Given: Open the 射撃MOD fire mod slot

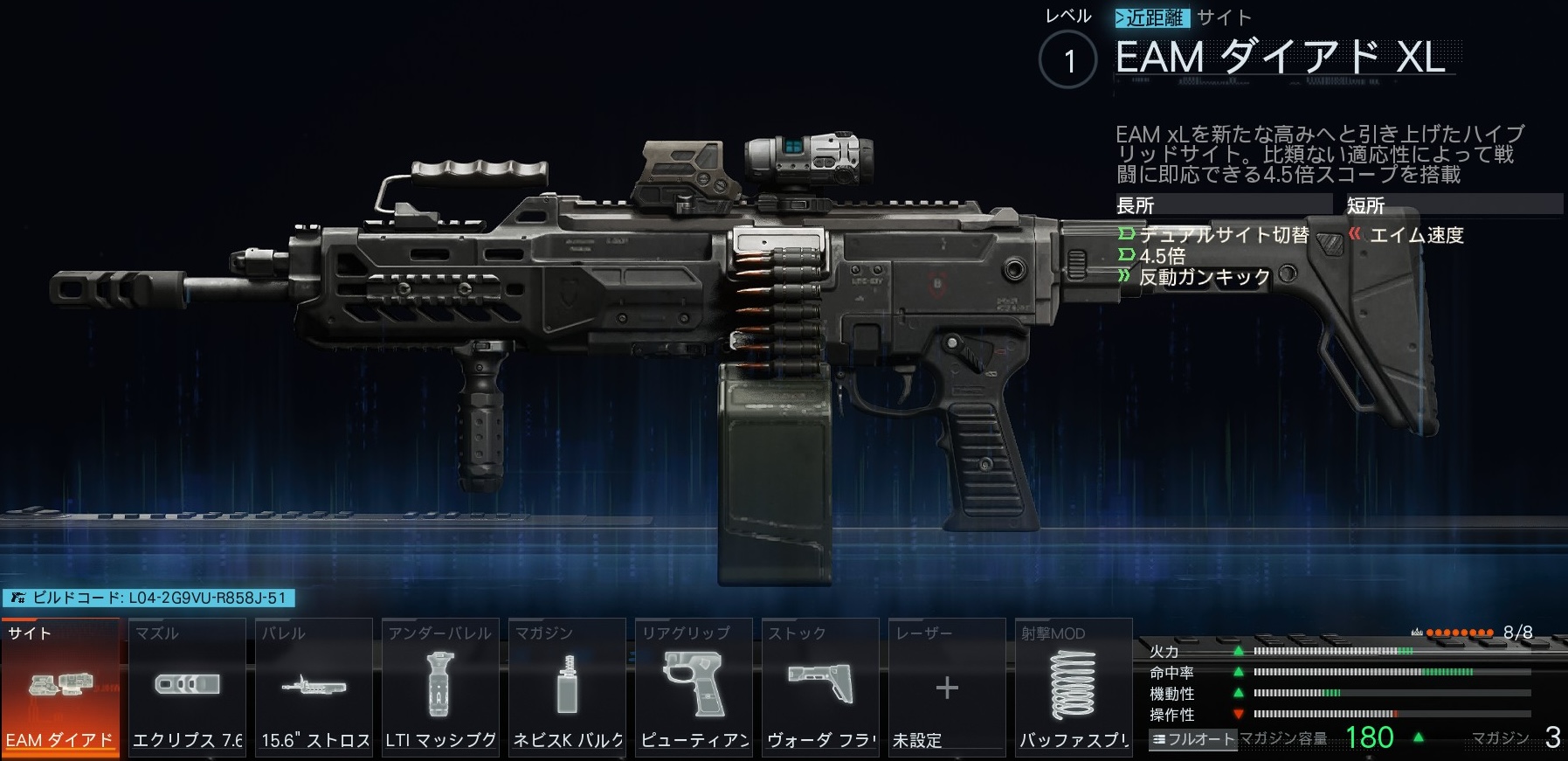Looking at the screenshot, I should coord(1074,688).
